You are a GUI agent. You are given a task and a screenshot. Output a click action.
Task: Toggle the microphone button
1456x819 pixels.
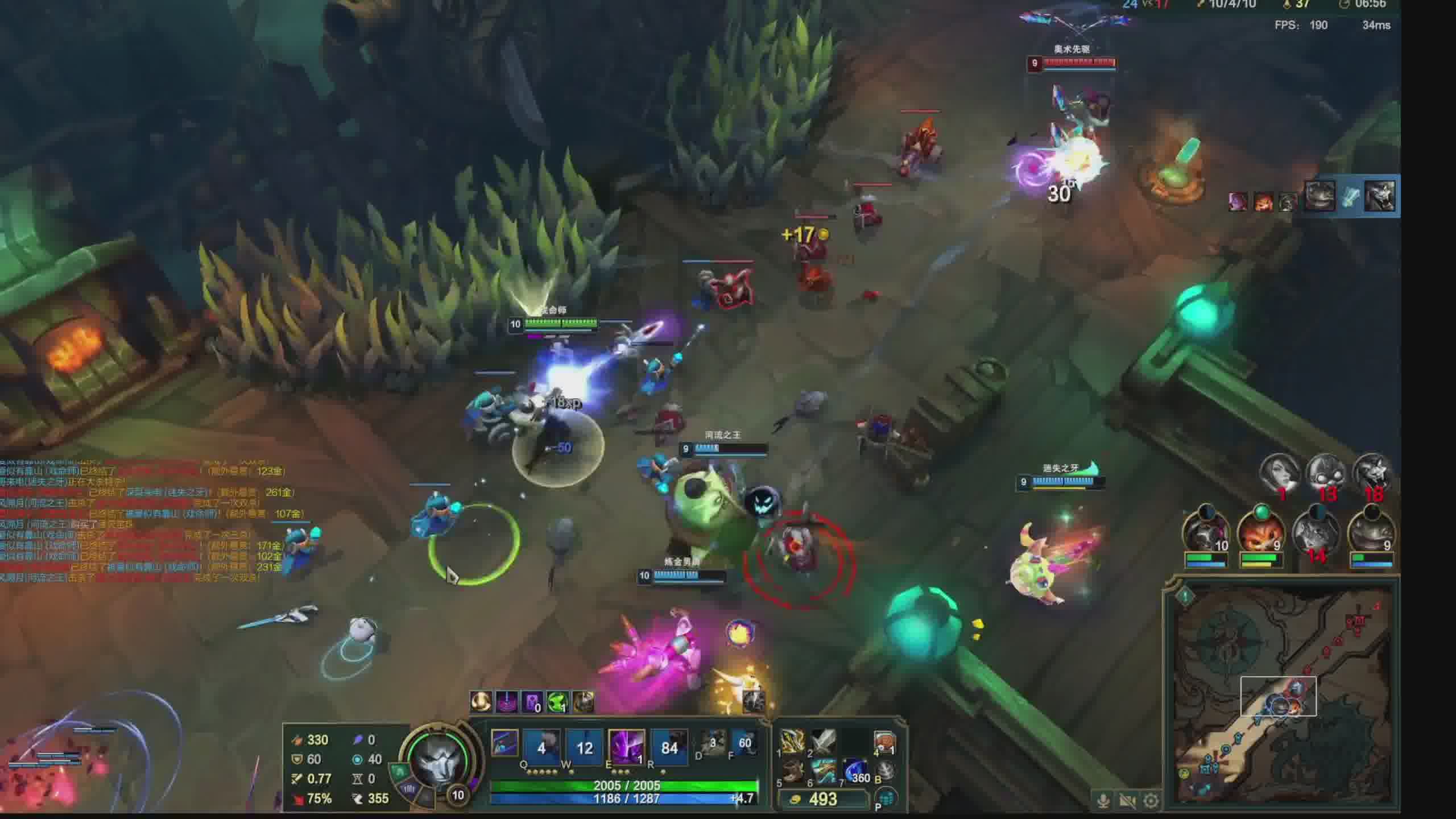1103,801
